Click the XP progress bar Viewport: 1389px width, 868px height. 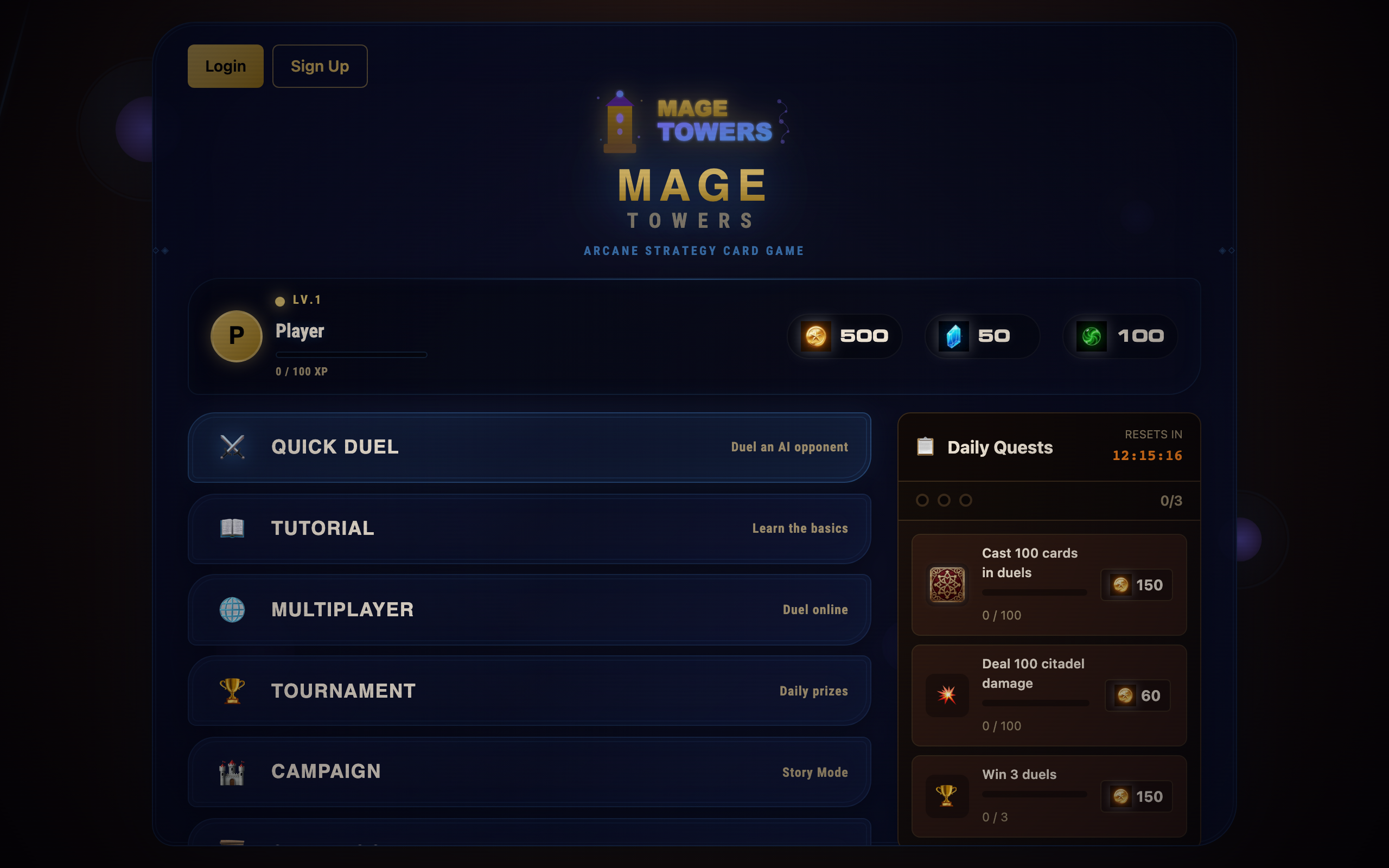click(x=351, y=355)
